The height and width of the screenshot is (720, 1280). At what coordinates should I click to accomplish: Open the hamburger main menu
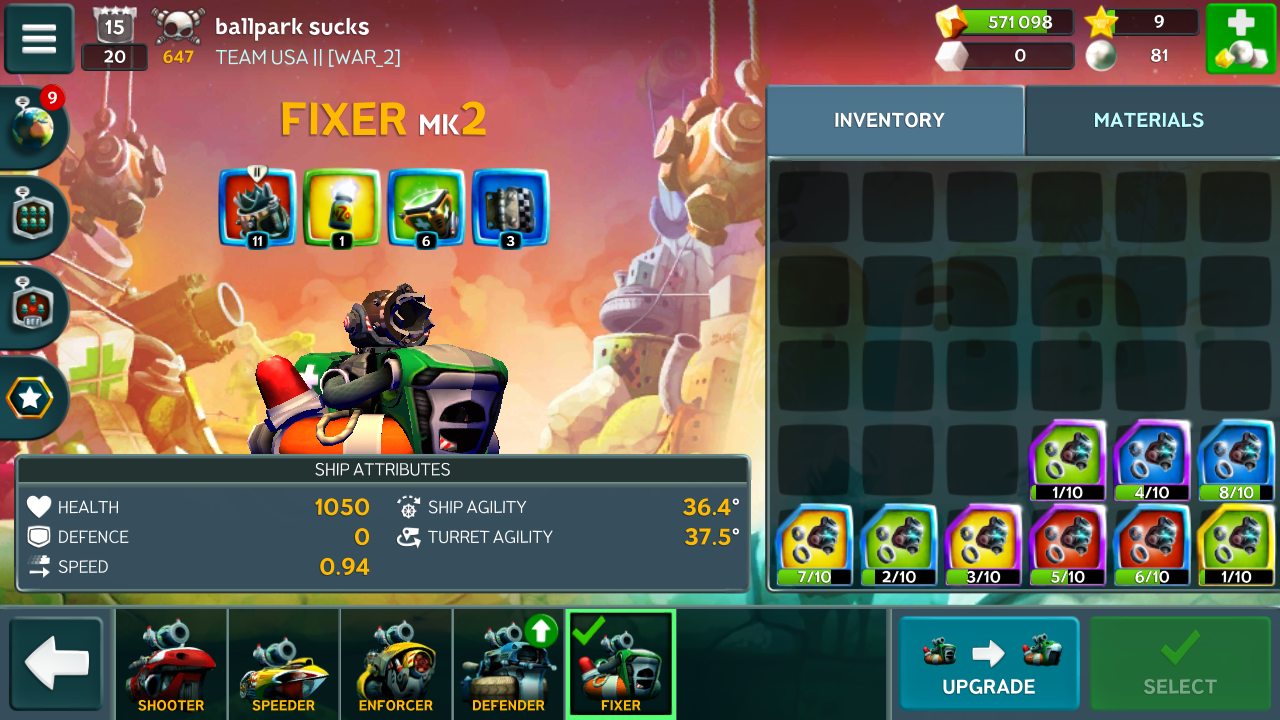point(39,39)
